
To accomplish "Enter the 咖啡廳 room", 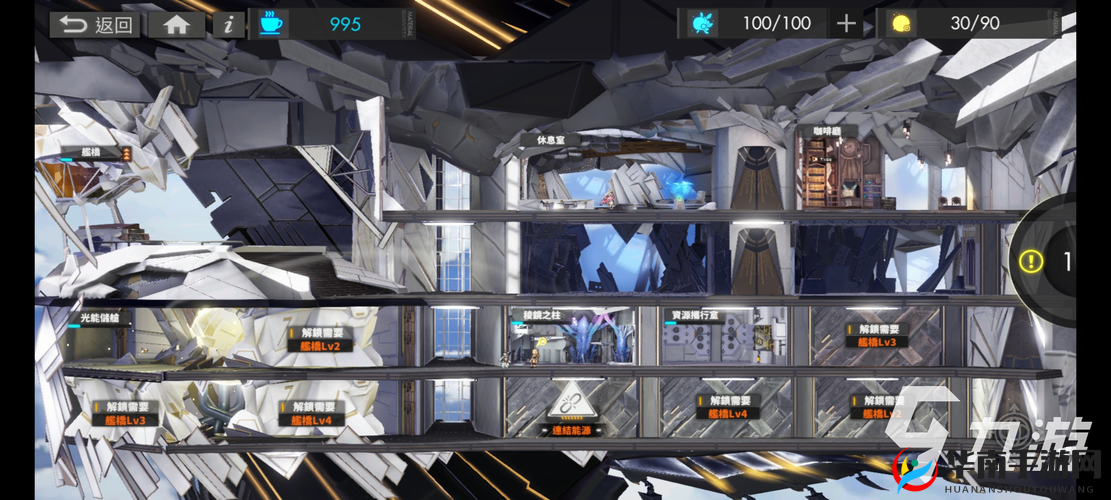I will pos(819,131).
